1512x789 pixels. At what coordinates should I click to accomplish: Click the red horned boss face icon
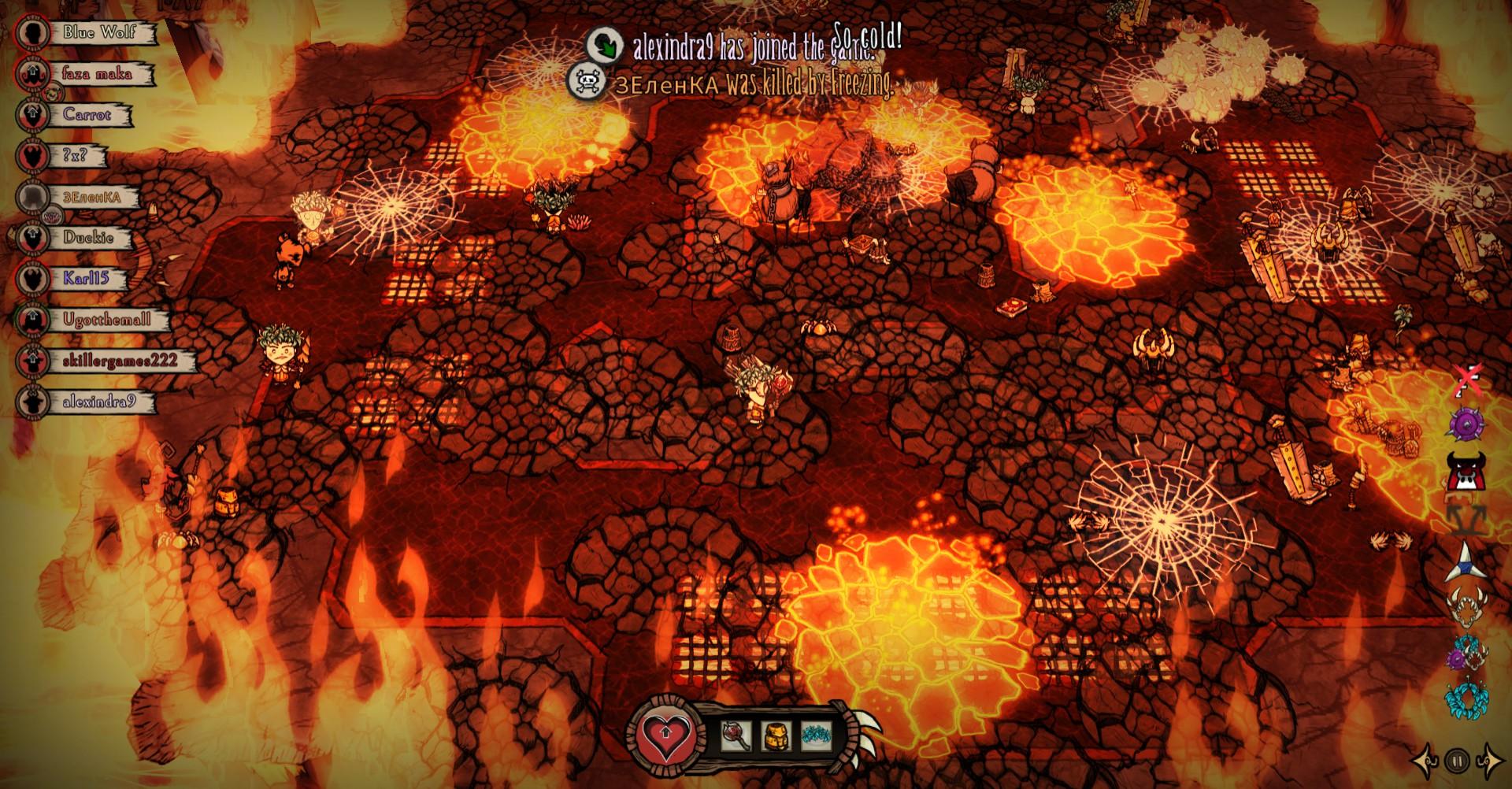click(1466, 472)
